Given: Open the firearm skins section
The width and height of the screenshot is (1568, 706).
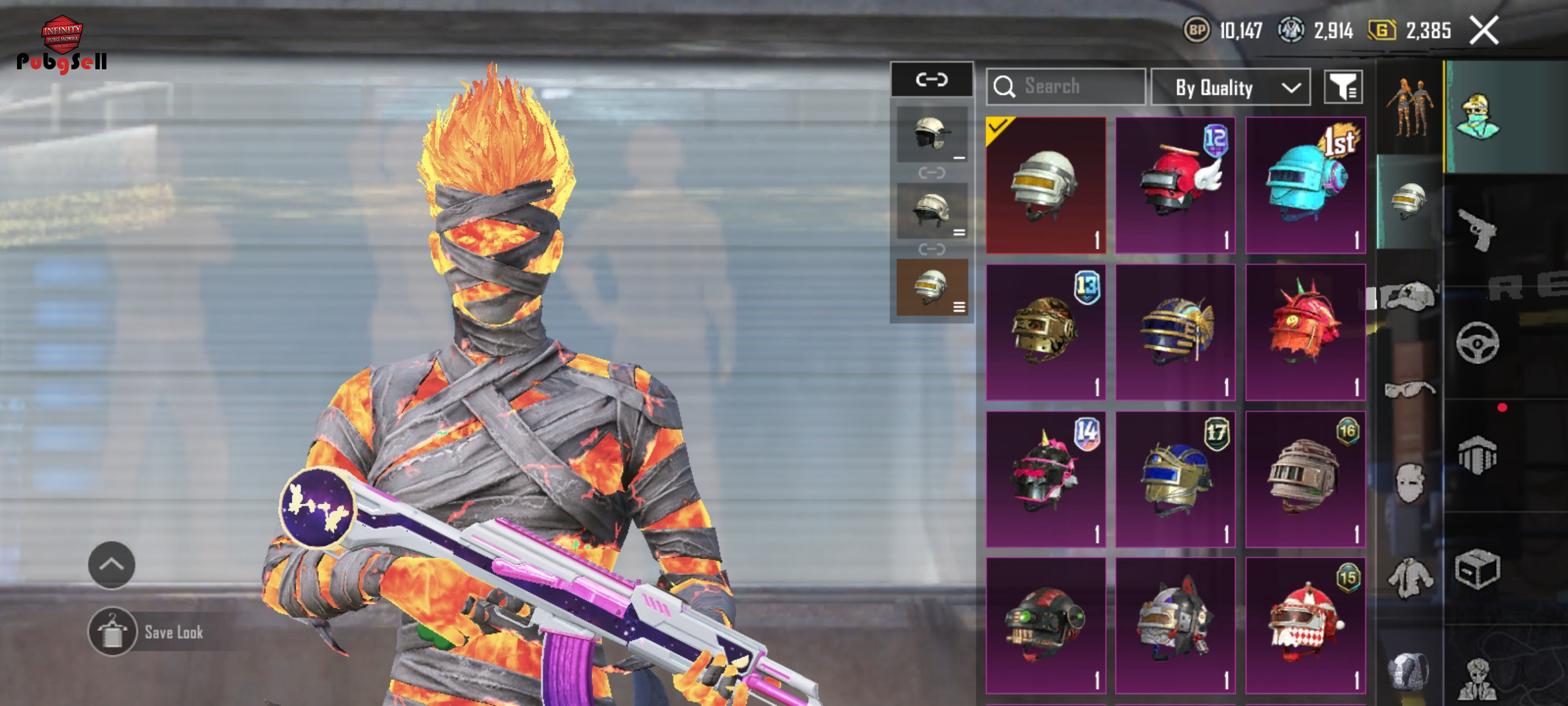Looking at the screenshot, I should [1478, 229].
